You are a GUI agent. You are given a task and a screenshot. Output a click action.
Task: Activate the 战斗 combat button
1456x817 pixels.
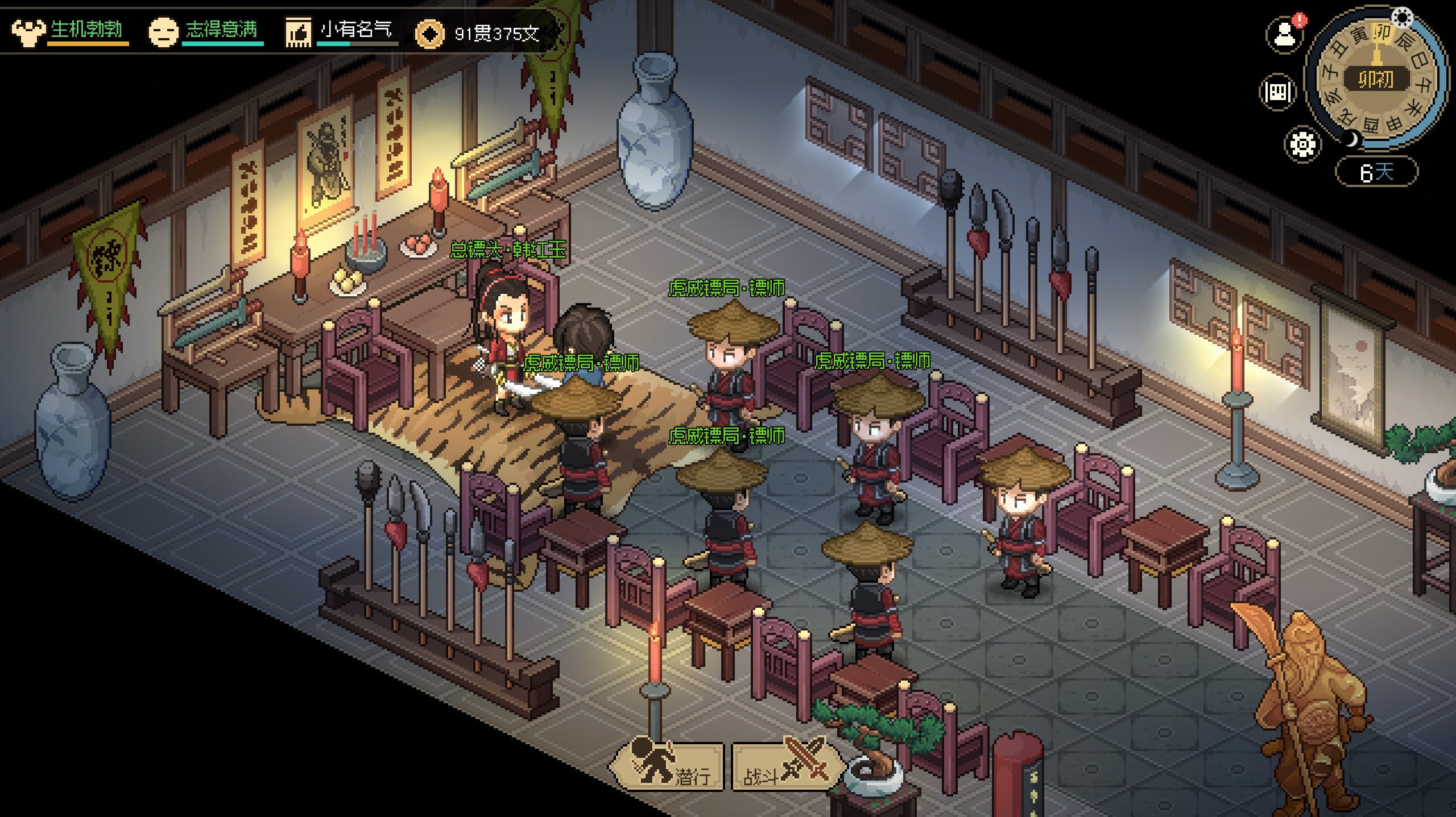tap(786, 767)
